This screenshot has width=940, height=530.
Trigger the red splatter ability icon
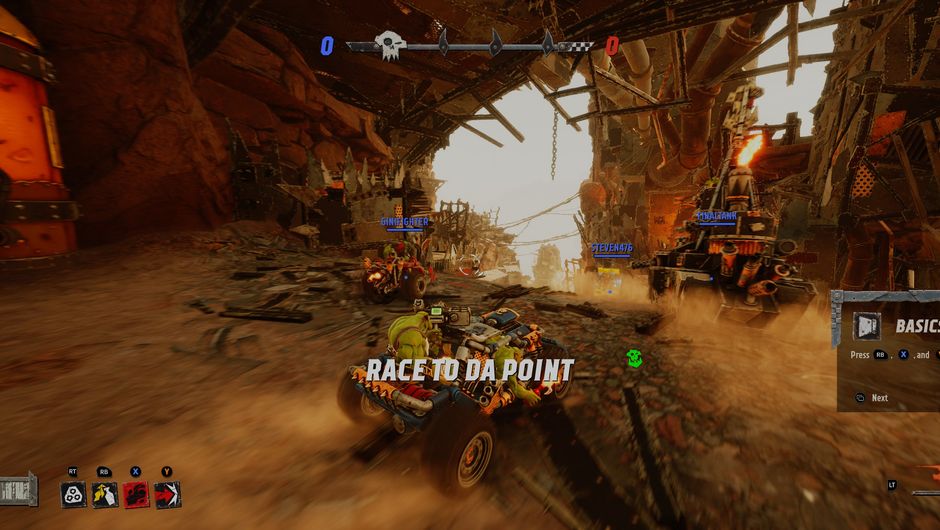[x=136, y=494]
